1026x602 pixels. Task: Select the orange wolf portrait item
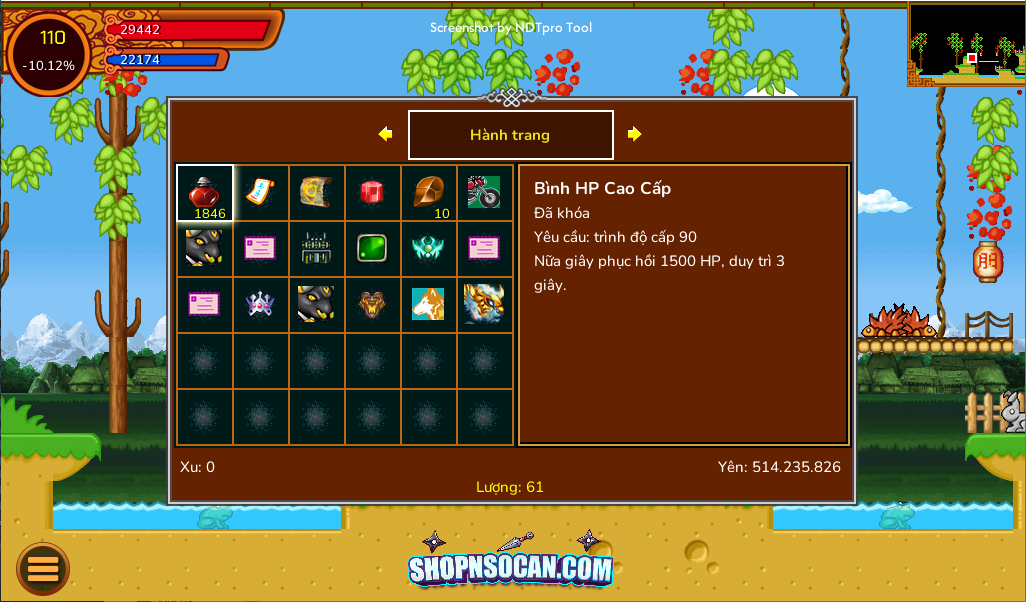tap(428, 304)
